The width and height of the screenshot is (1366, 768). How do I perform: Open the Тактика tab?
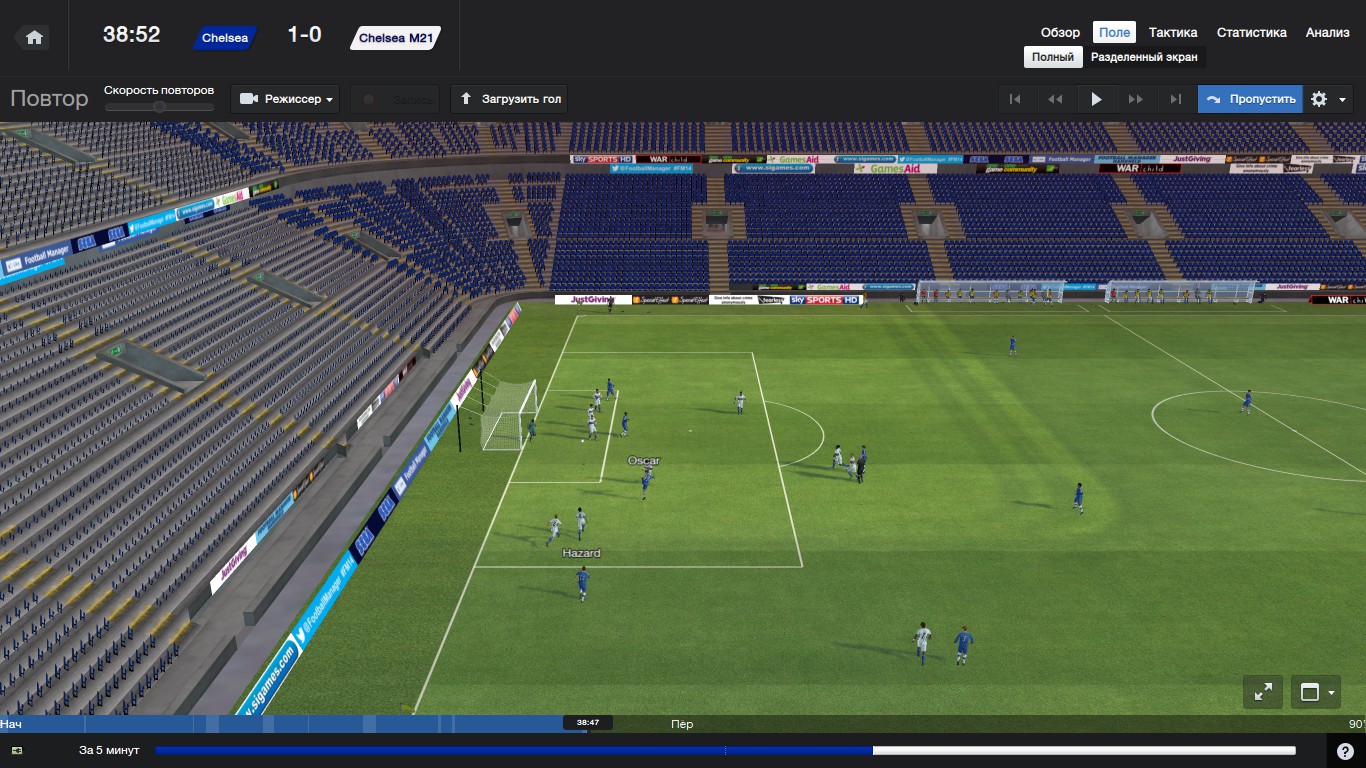(1173, 33)
